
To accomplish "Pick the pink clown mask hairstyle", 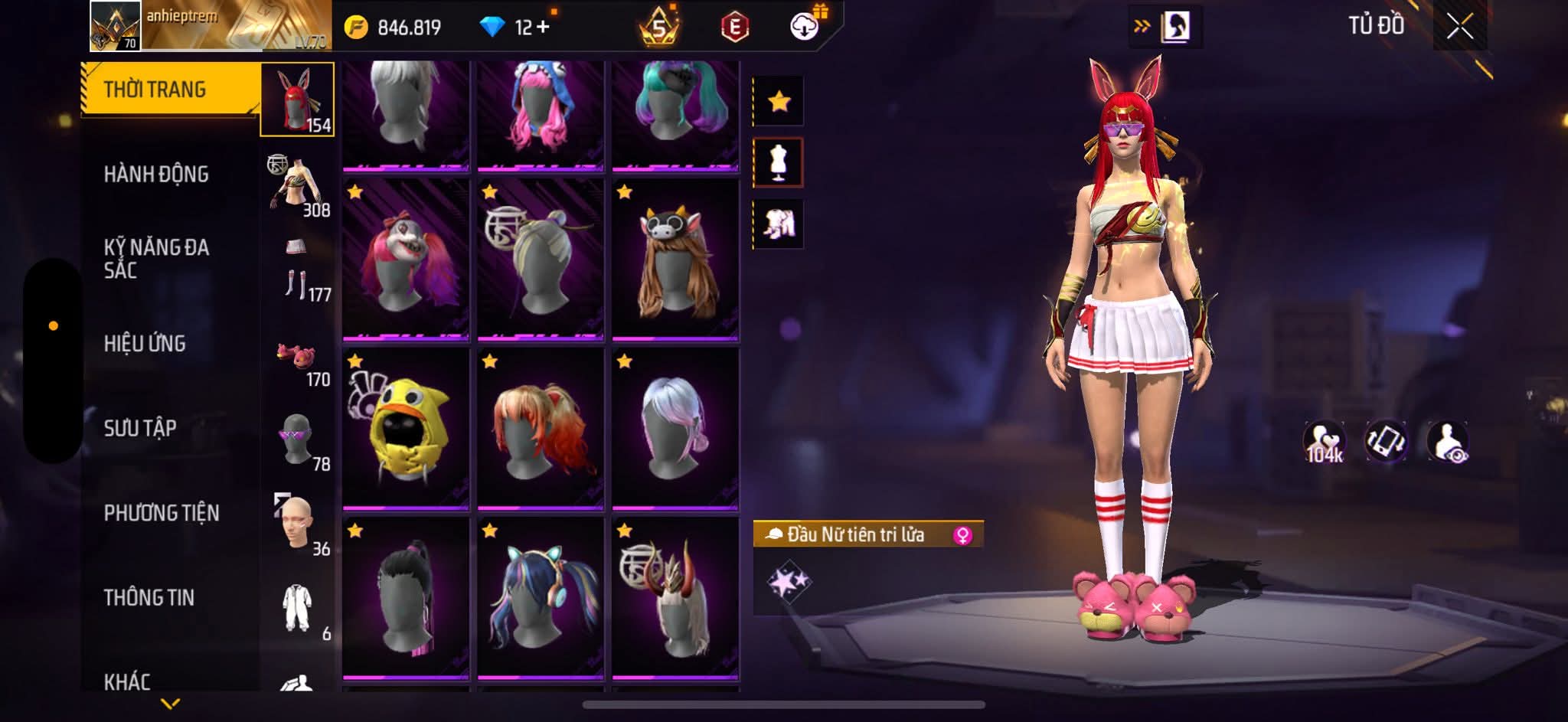I will click(406, 259).
